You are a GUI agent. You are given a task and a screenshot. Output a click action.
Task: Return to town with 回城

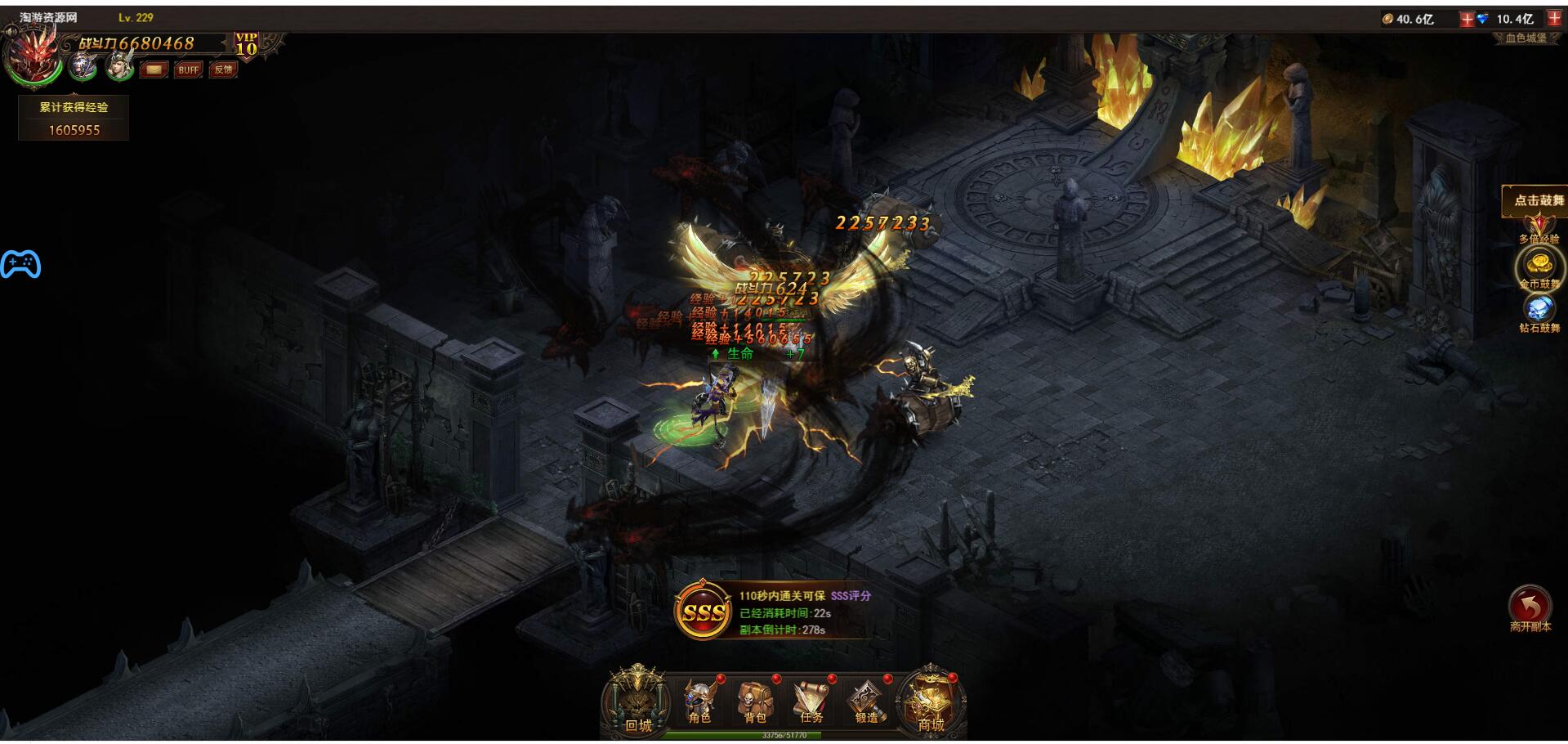click(637, 703)
